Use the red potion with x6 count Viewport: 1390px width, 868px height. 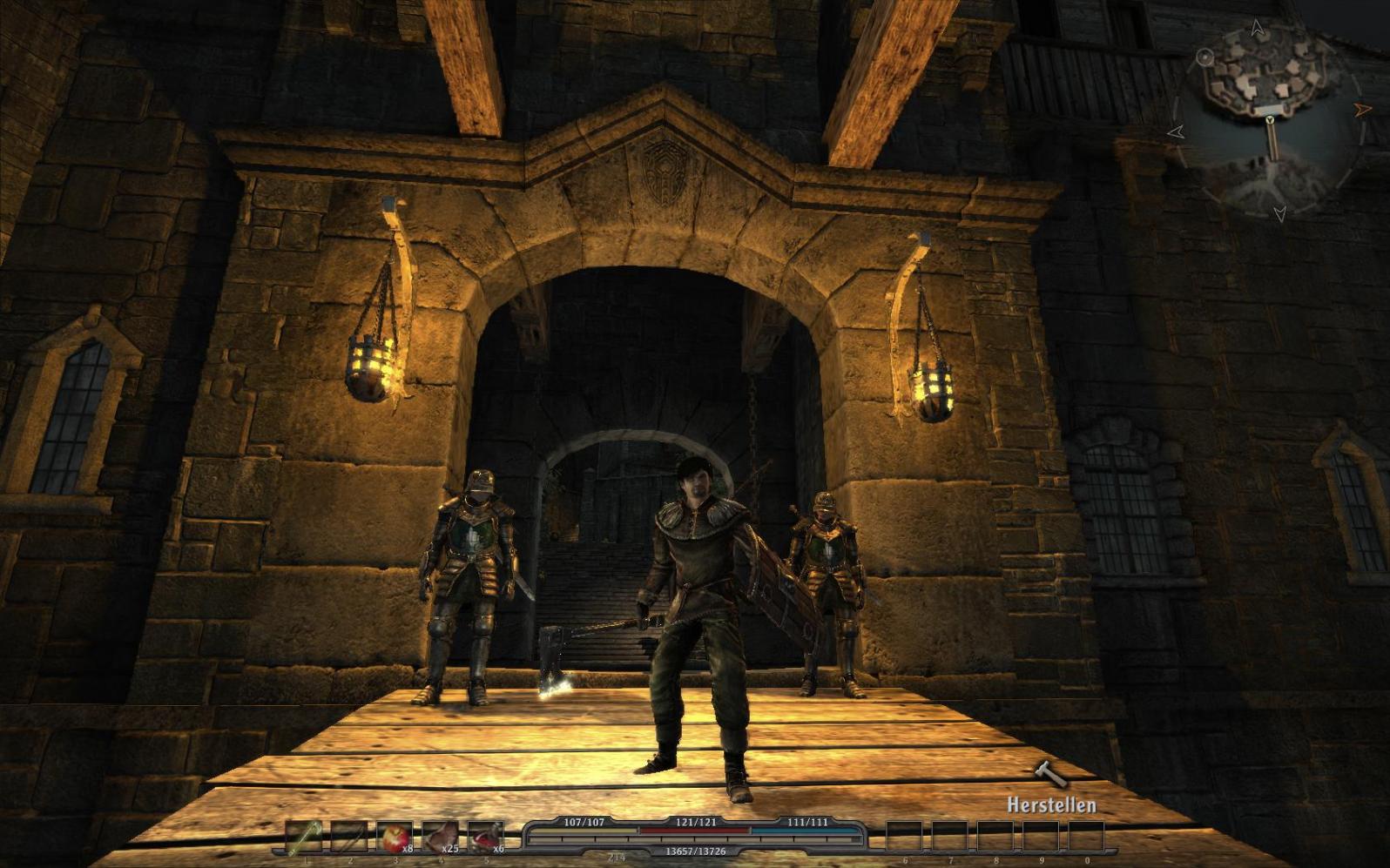pos(486,837)
